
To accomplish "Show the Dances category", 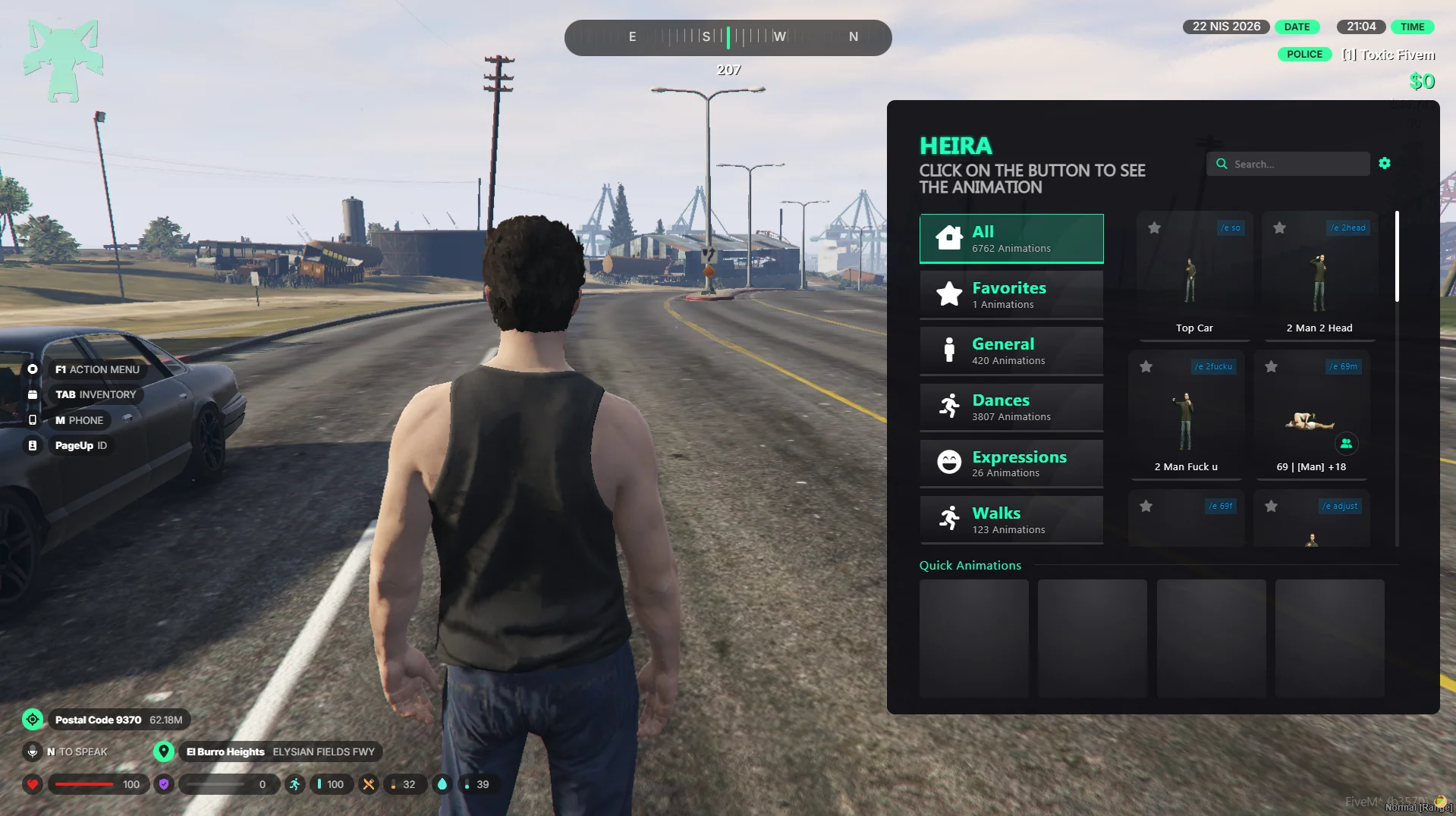I will [1011, 407].
